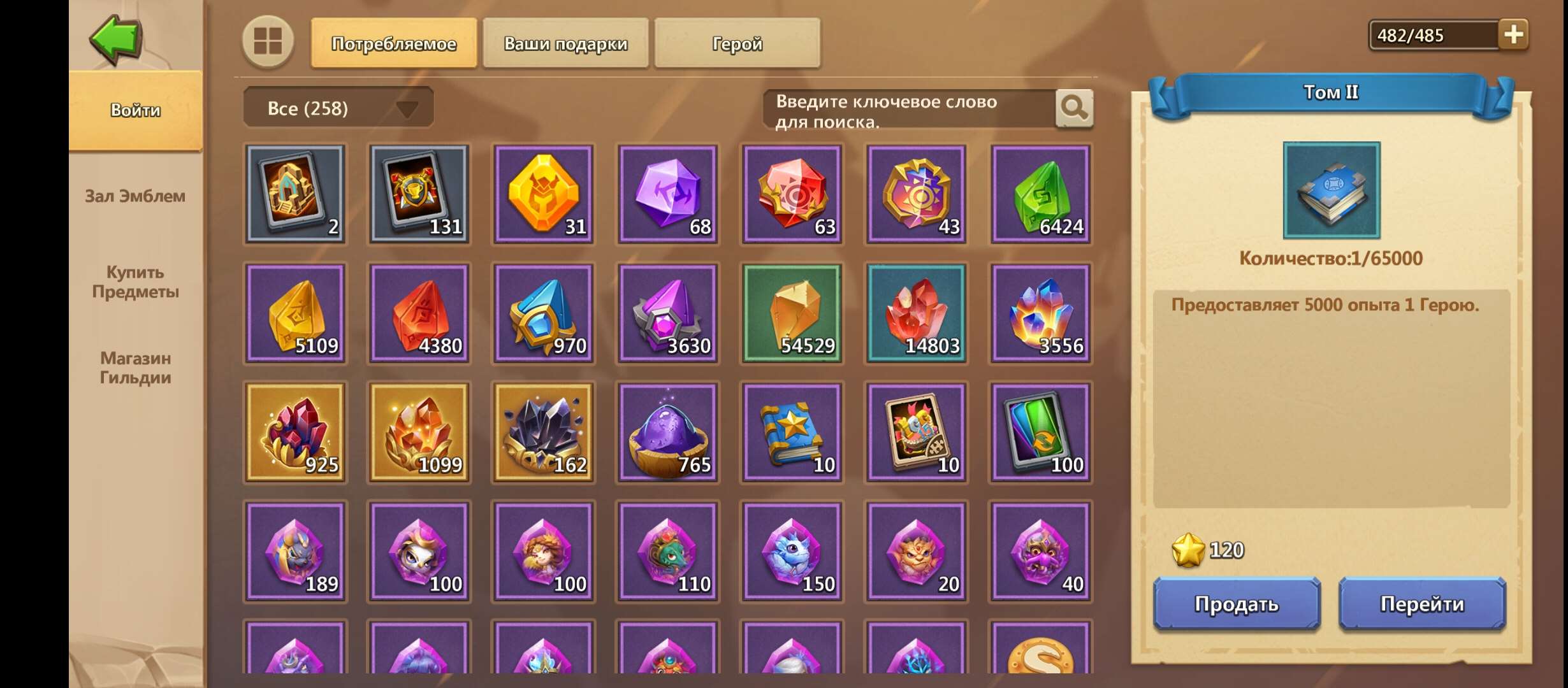Open Магазин Гильдии in the sidebar

[x=135, y=368]
